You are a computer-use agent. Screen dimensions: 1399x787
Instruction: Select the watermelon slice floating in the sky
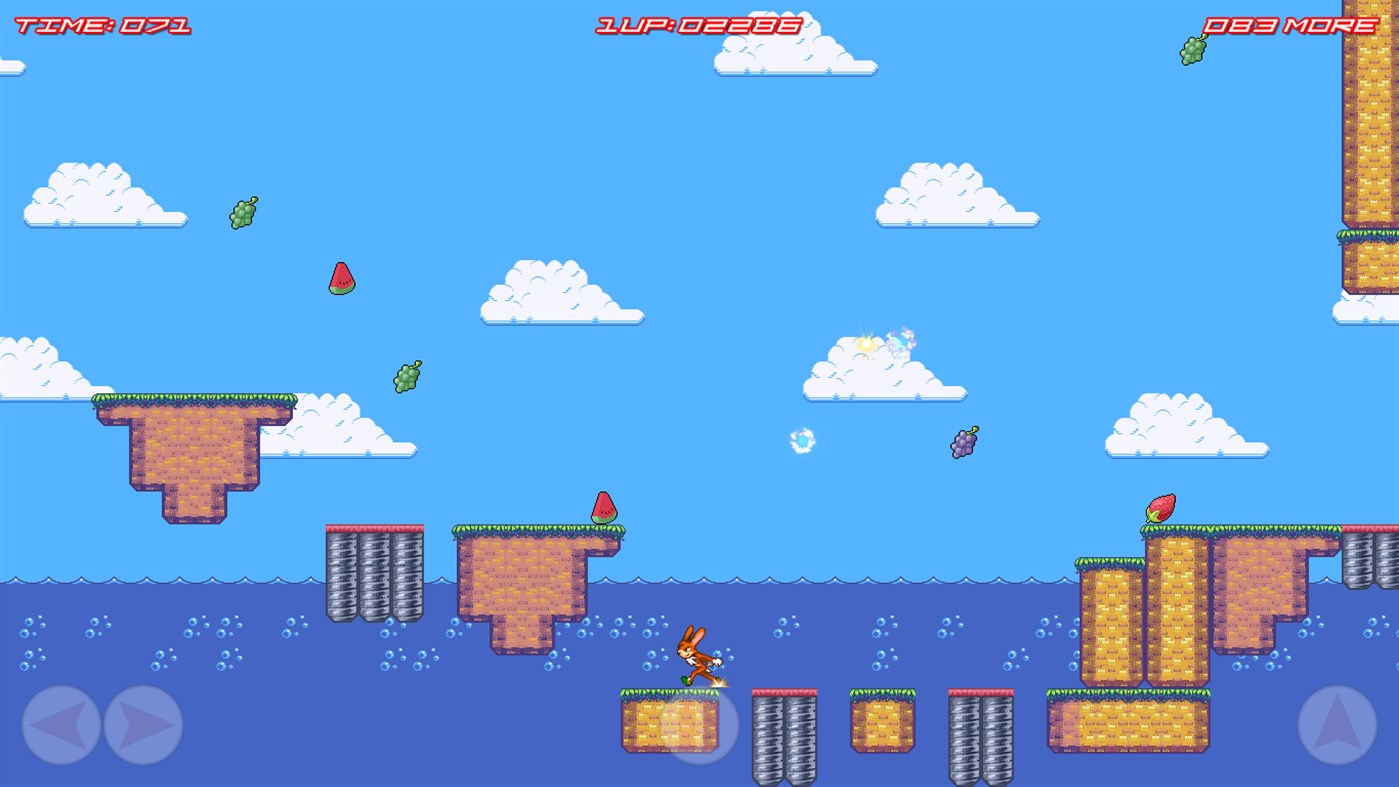[344, 278]
